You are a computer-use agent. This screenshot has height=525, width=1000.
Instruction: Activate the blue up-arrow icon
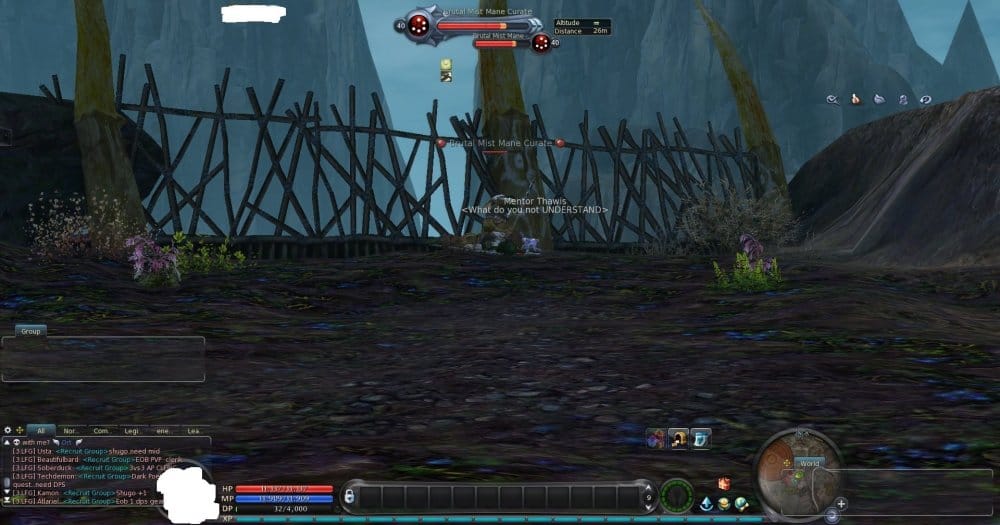[x=706, y=502]
